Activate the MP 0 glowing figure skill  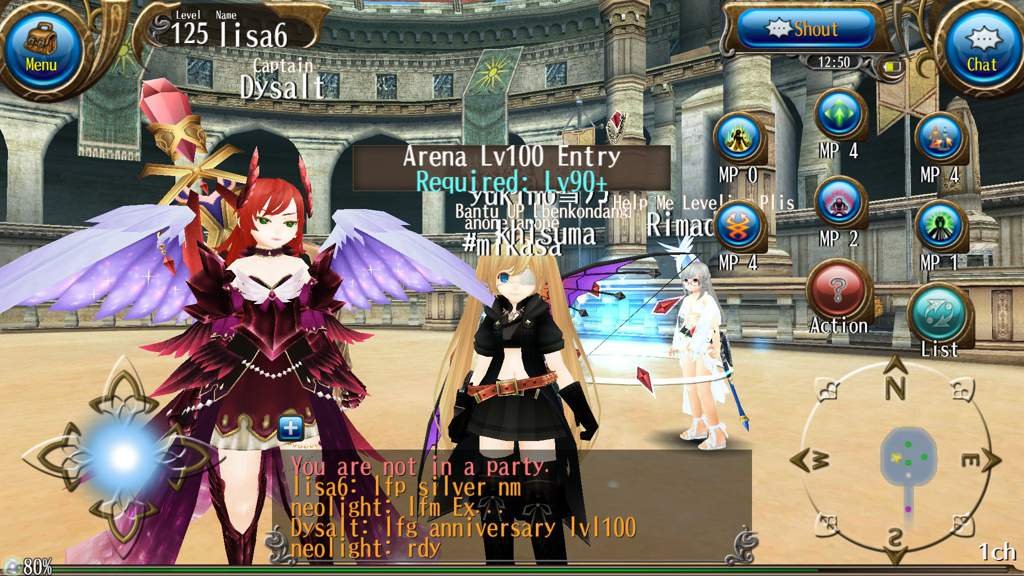pos(739,138)
